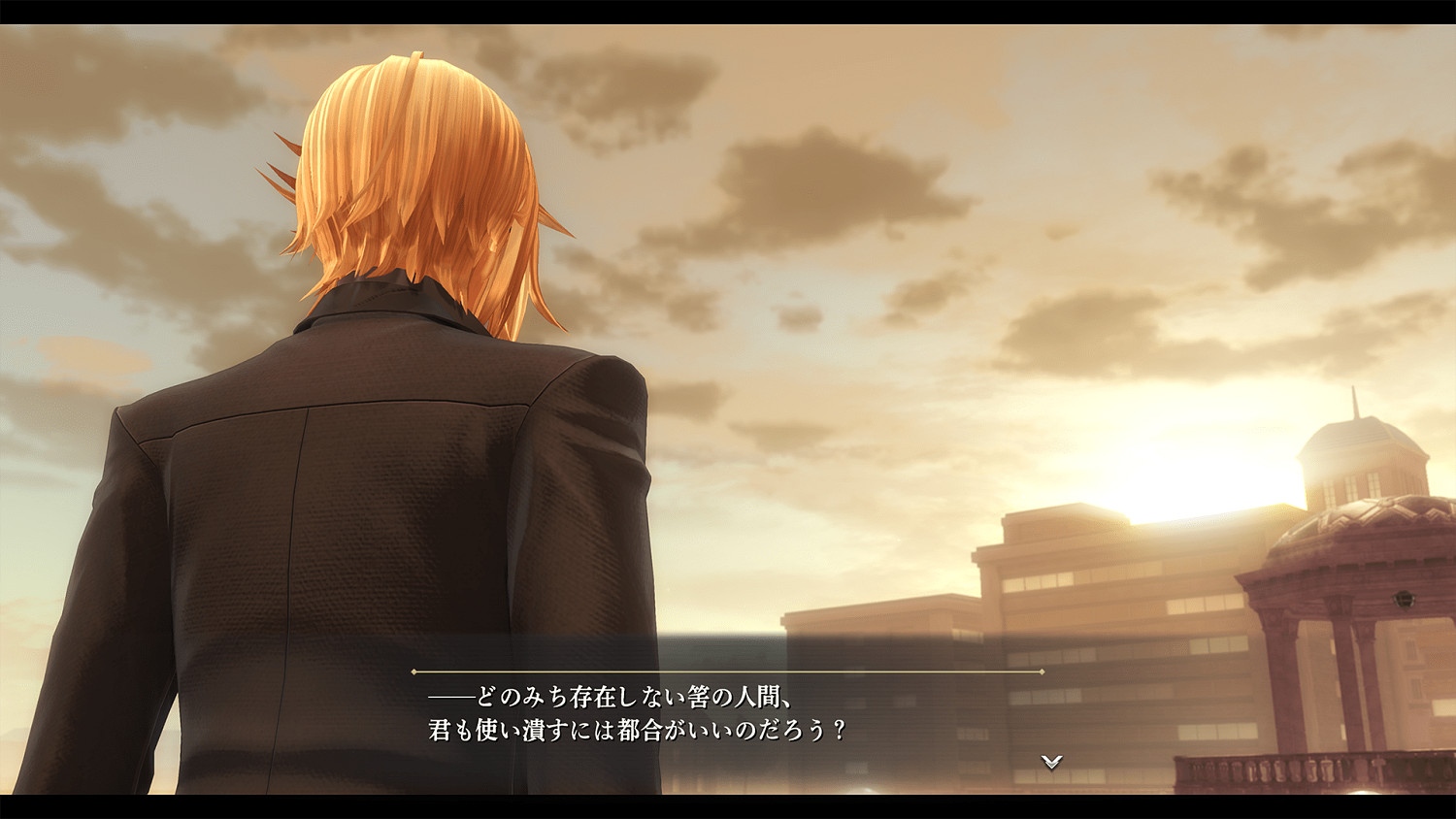The width and height of the screenshot is (1456, 819).
Task: Click the small emblem on the tower pillar
Action: tap(1403, 598)
